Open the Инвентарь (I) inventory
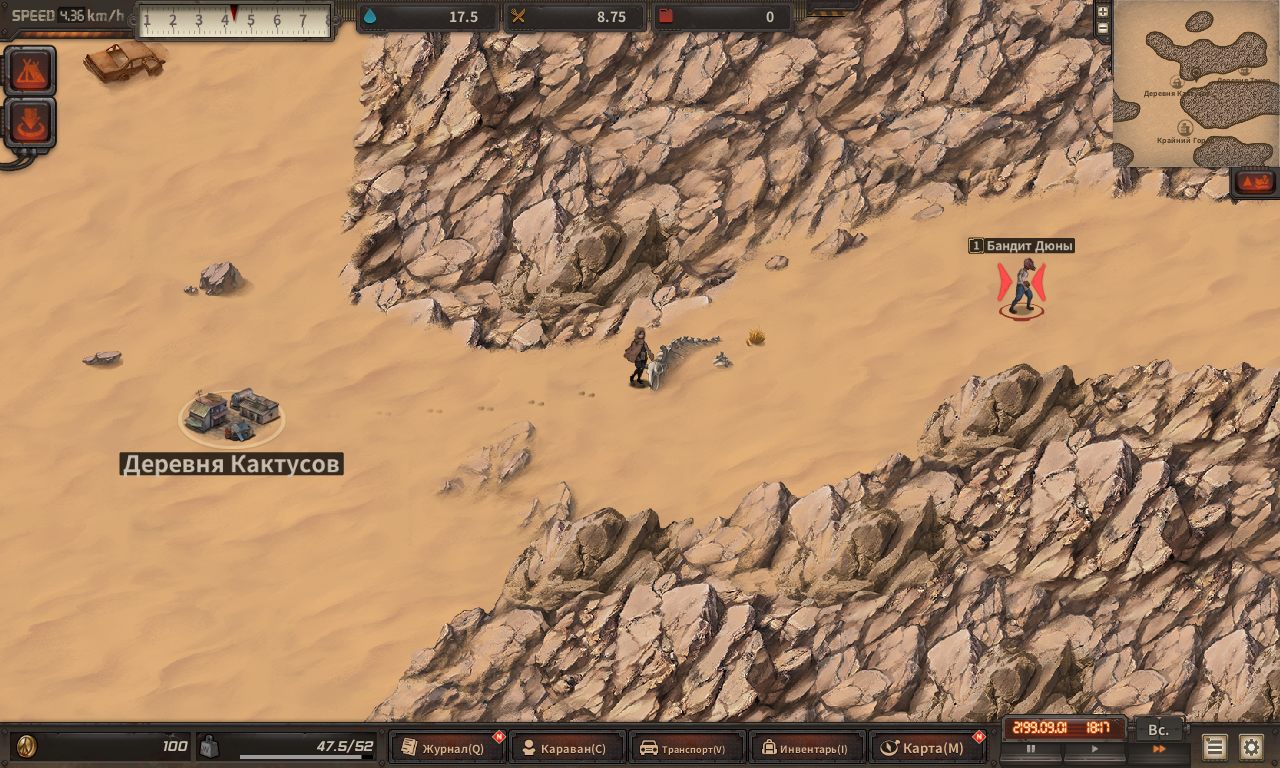 point(807,748)
